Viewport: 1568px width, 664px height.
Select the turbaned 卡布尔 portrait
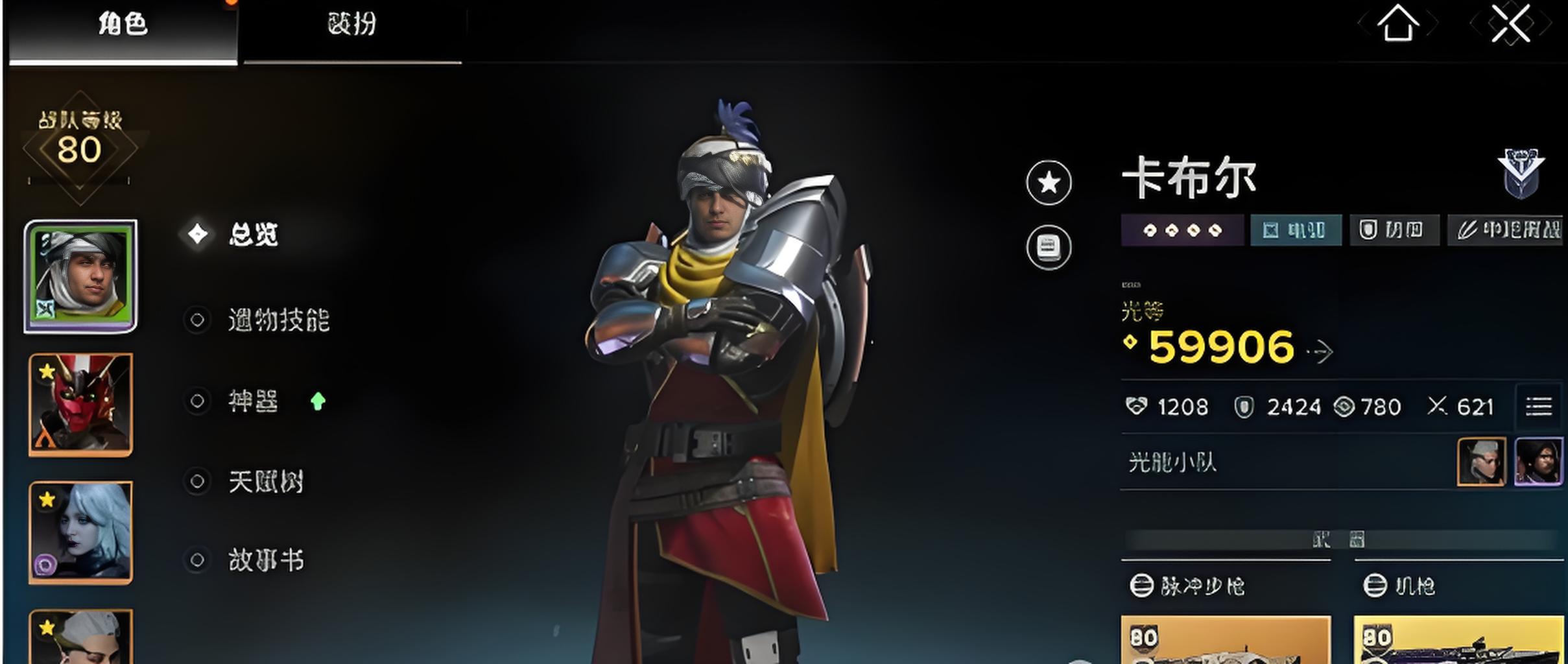coord(80,276)
